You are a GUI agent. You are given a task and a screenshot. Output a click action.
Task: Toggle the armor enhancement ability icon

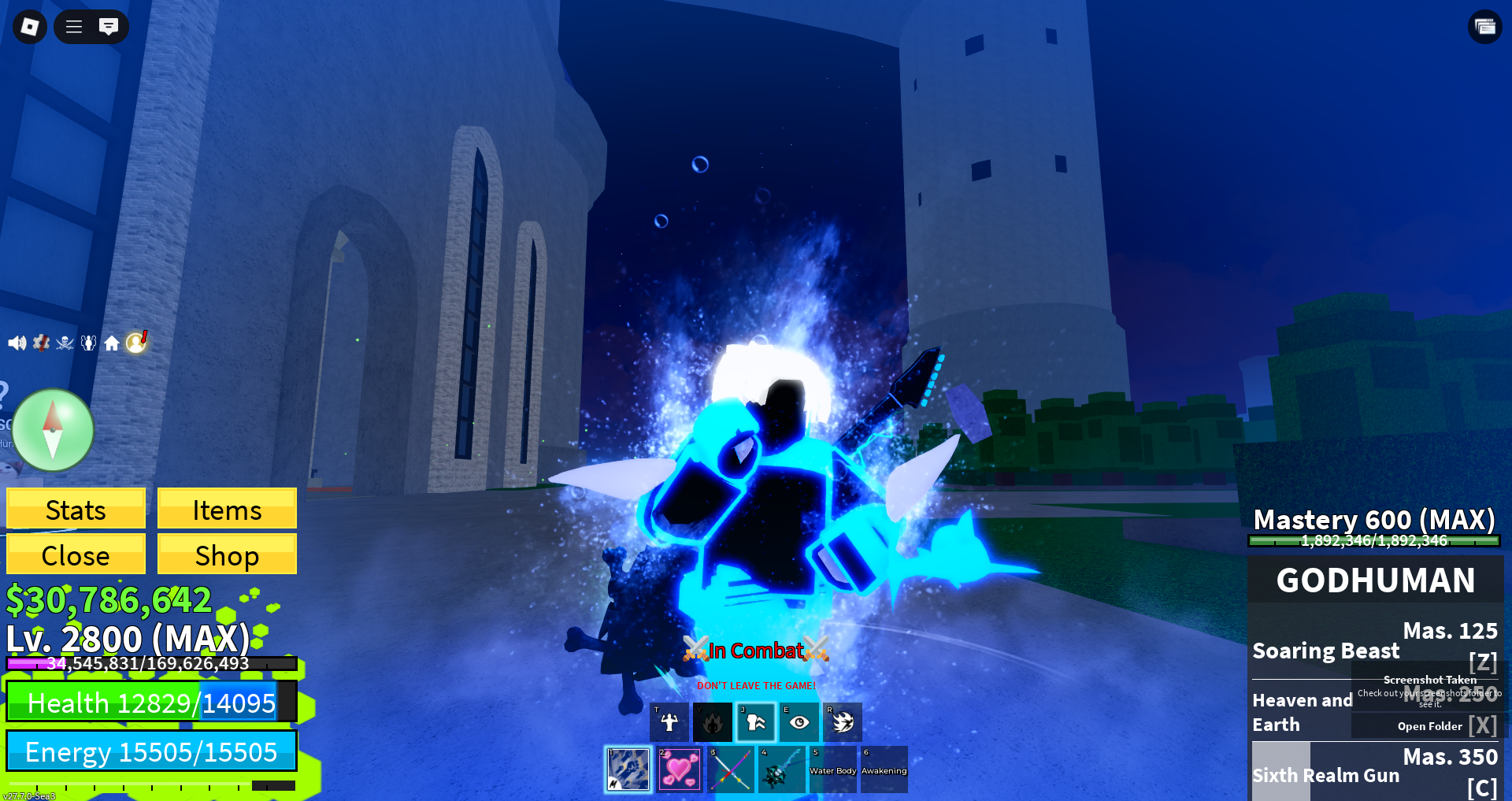(756, 722)
